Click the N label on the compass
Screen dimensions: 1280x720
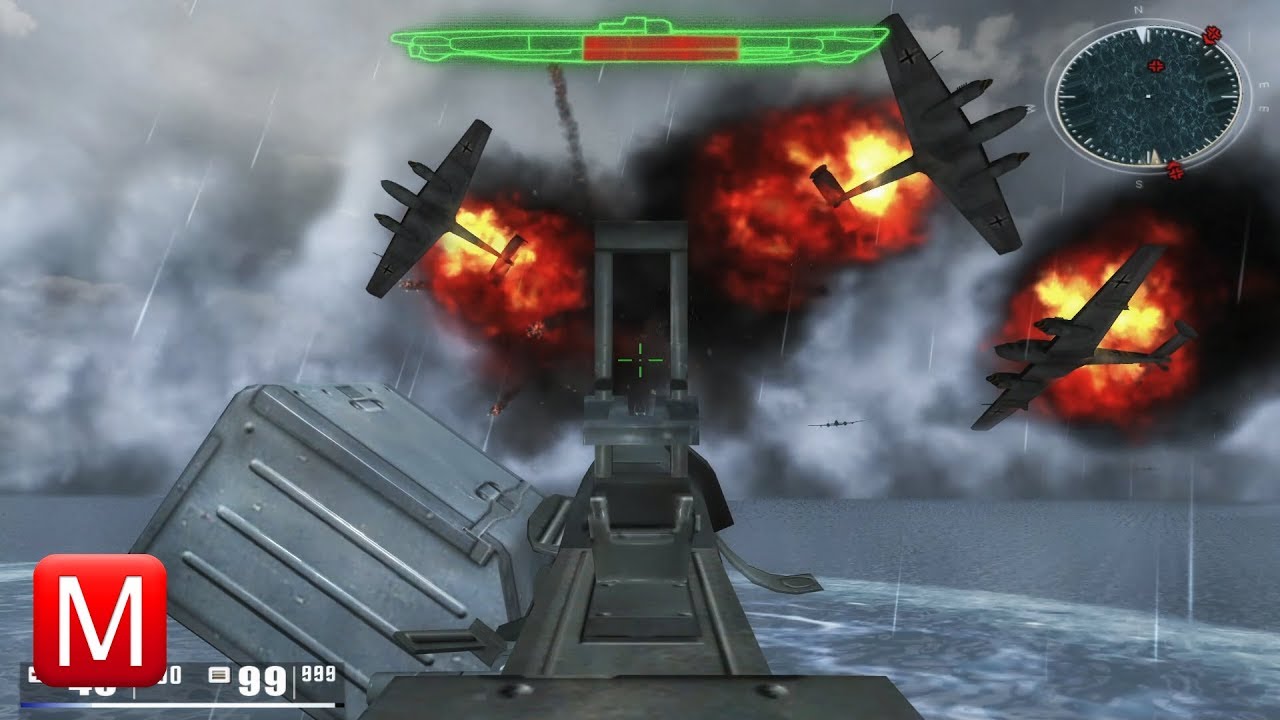(x=1137, y=10)
